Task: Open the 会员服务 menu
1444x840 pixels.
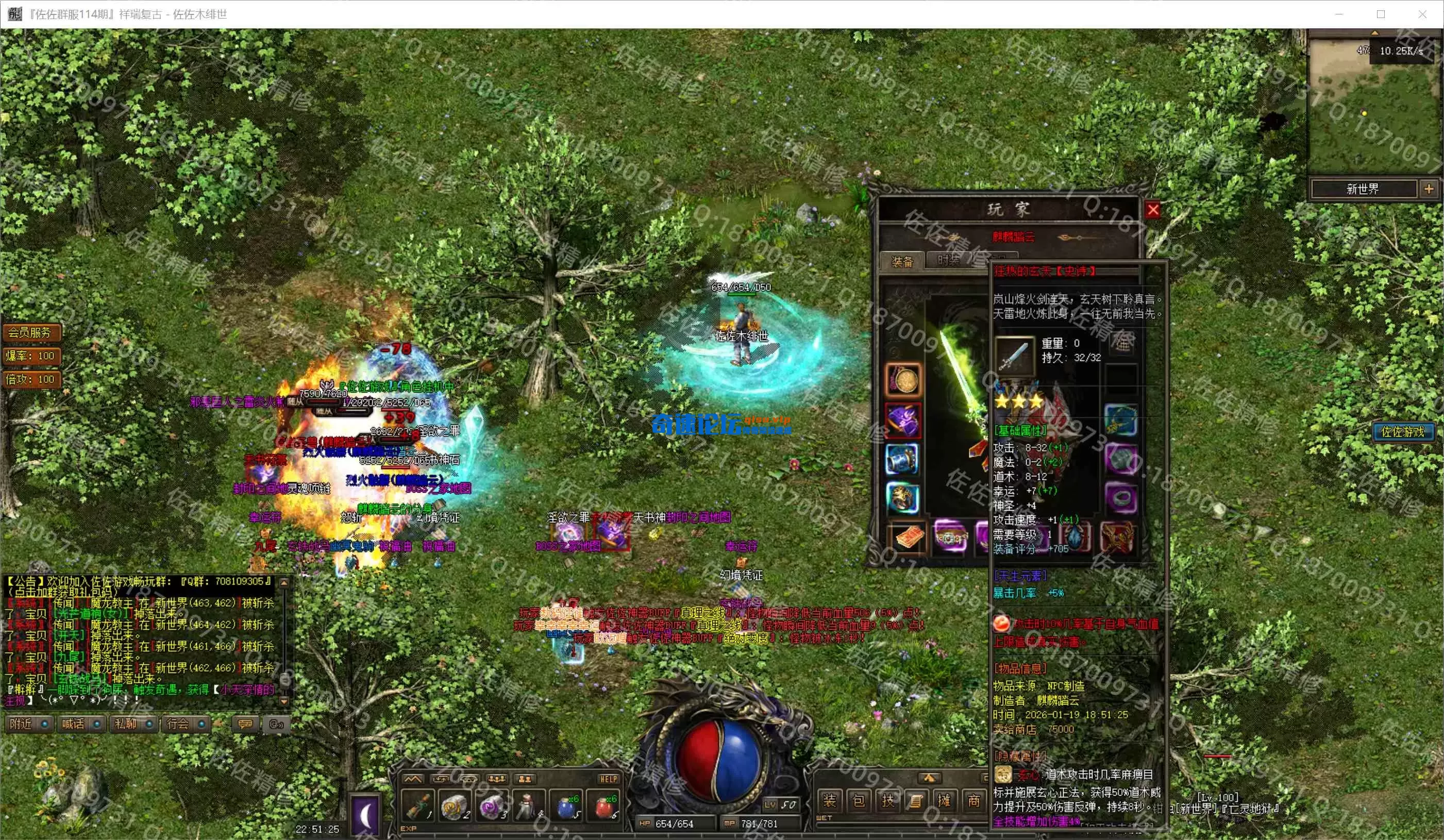Action: pos(30,332)
